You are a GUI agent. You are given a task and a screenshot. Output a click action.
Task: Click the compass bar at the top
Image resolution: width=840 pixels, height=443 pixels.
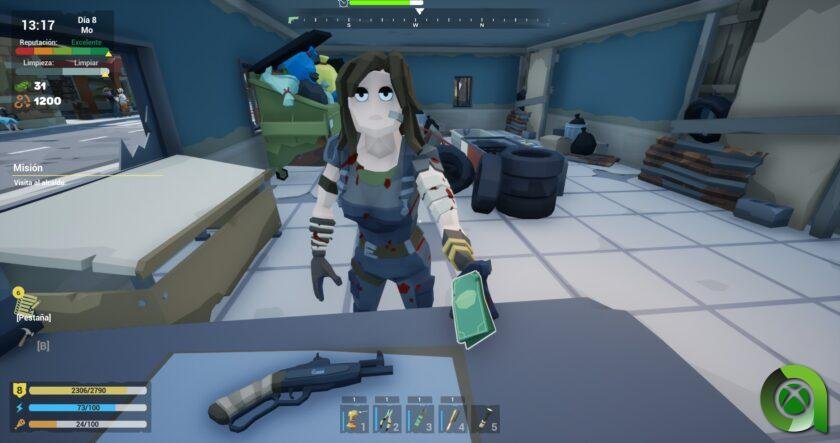coord(415,19)
